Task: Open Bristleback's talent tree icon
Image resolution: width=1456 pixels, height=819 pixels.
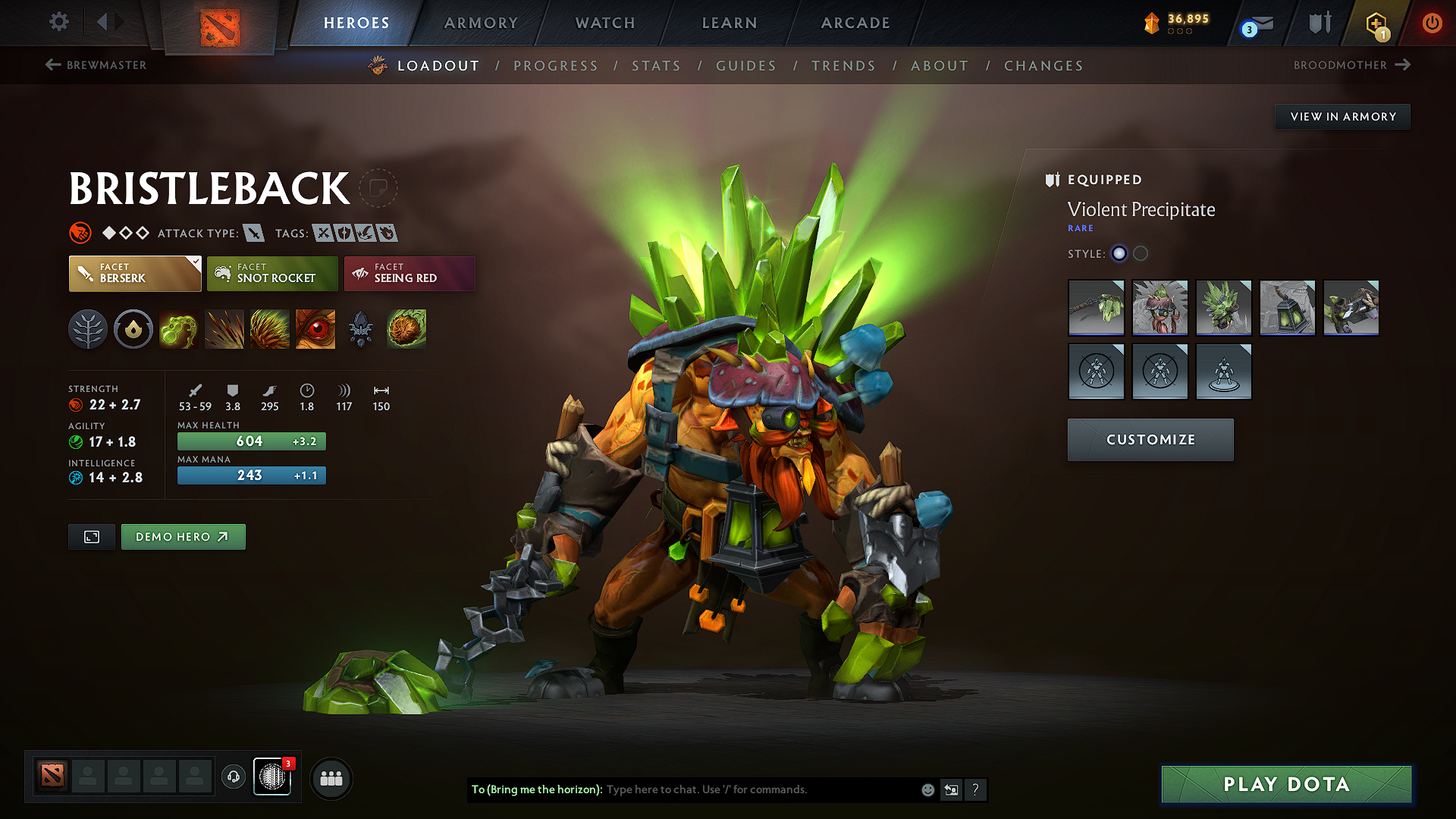Action: (x=88, y=329)
